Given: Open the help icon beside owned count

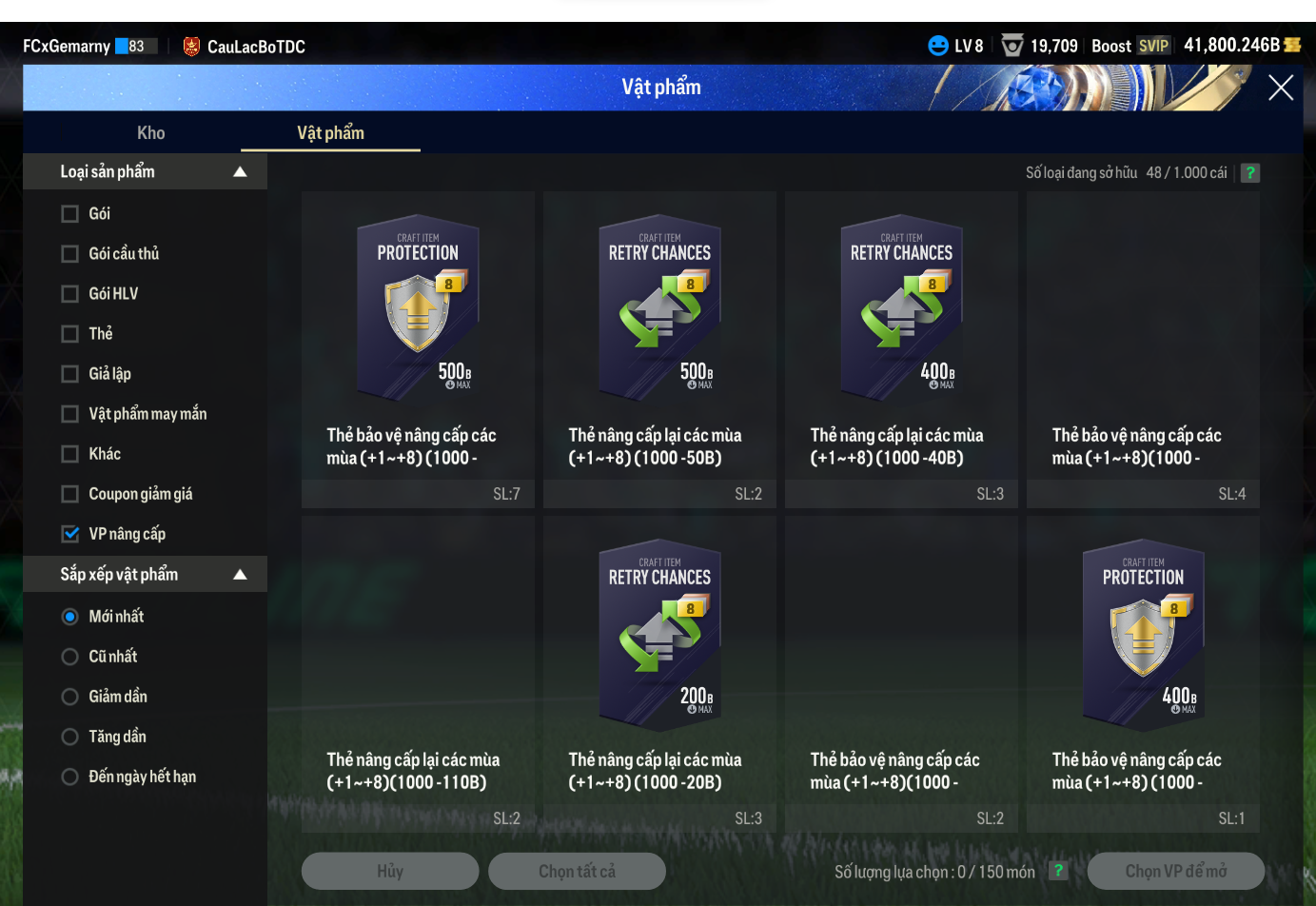Looking at the screenshot, I should tap(1250, 173).
